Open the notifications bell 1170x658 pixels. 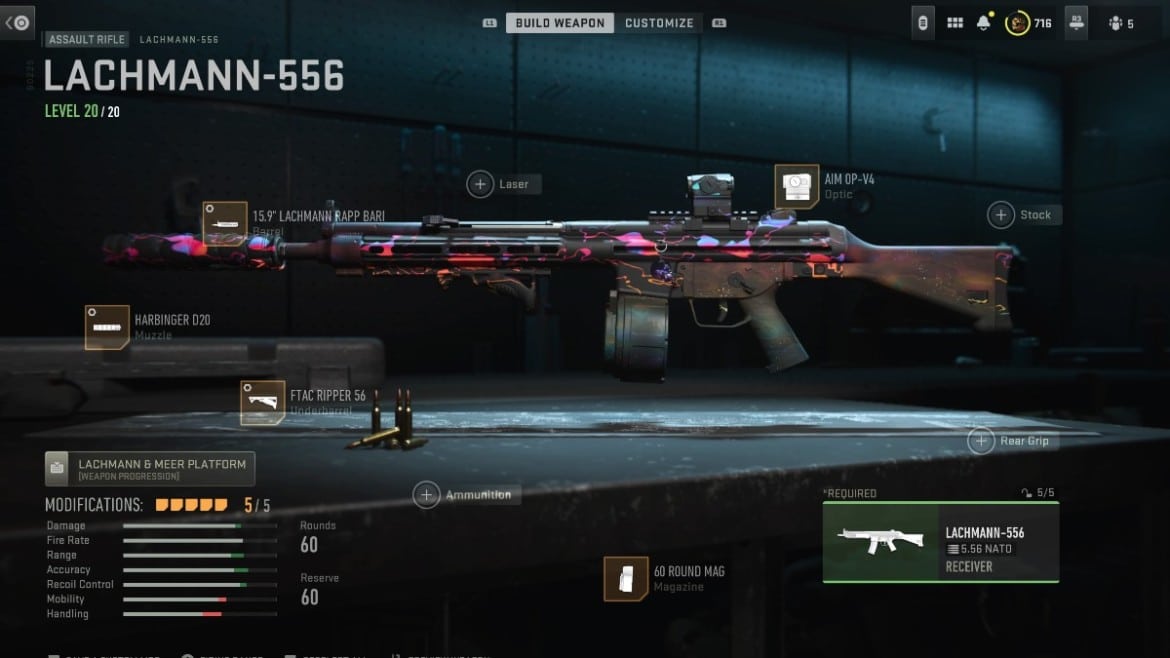(984, 23)
